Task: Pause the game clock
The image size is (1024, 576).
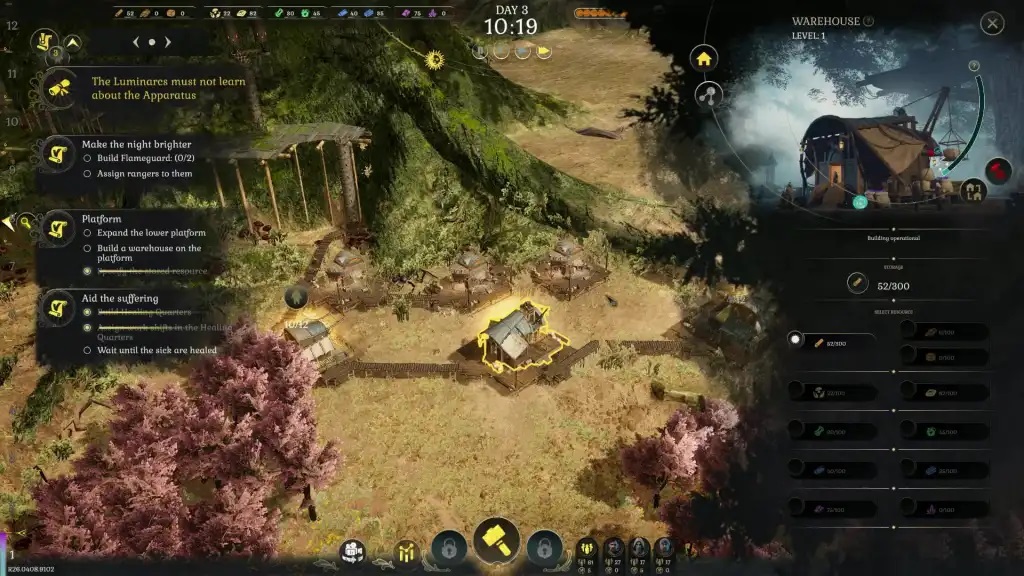Action: tap(480, 51)
